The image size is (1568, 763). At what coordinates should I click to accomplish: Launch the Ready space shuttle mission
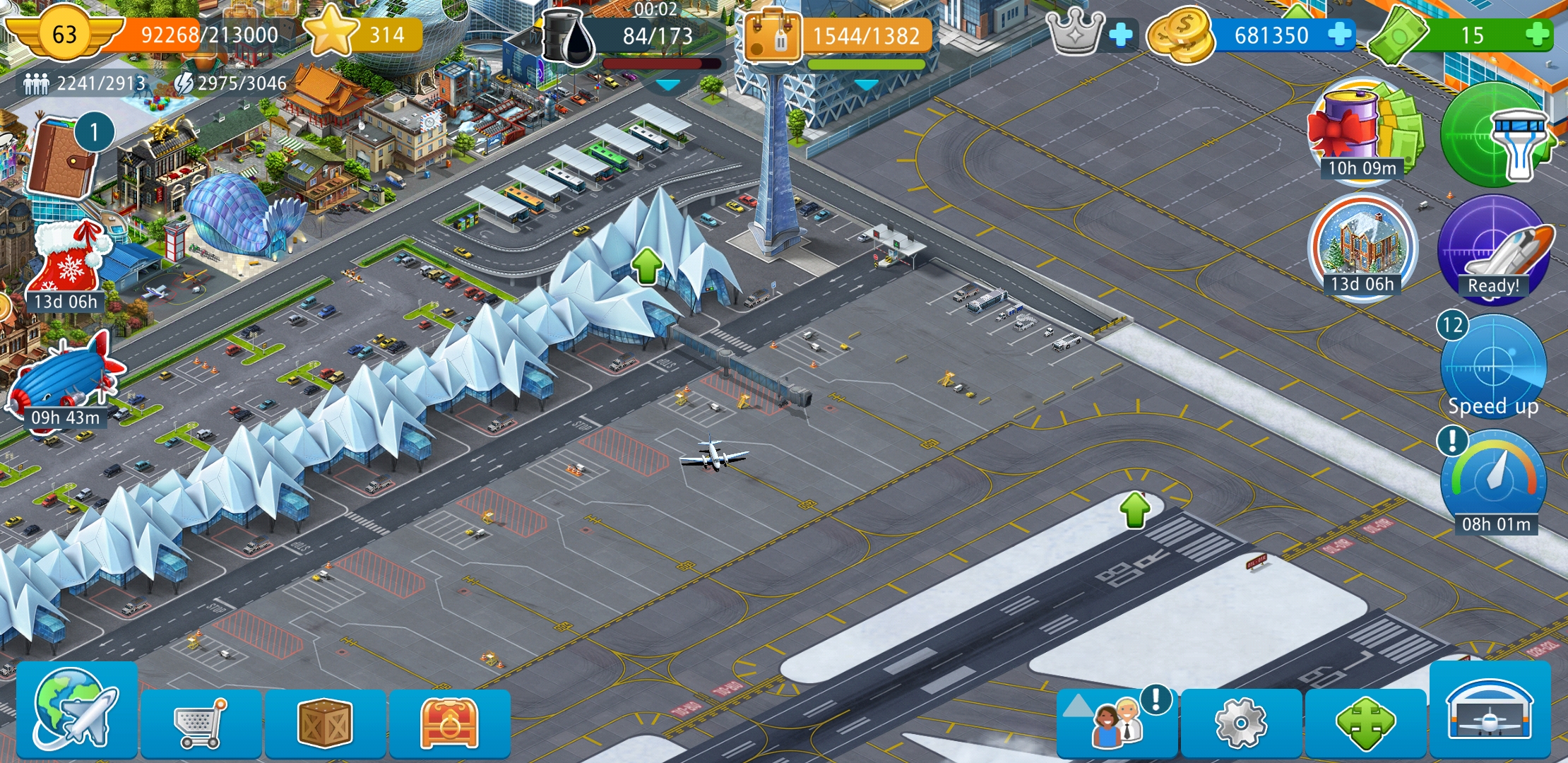pyautogui.click(x=1493, y=249)
